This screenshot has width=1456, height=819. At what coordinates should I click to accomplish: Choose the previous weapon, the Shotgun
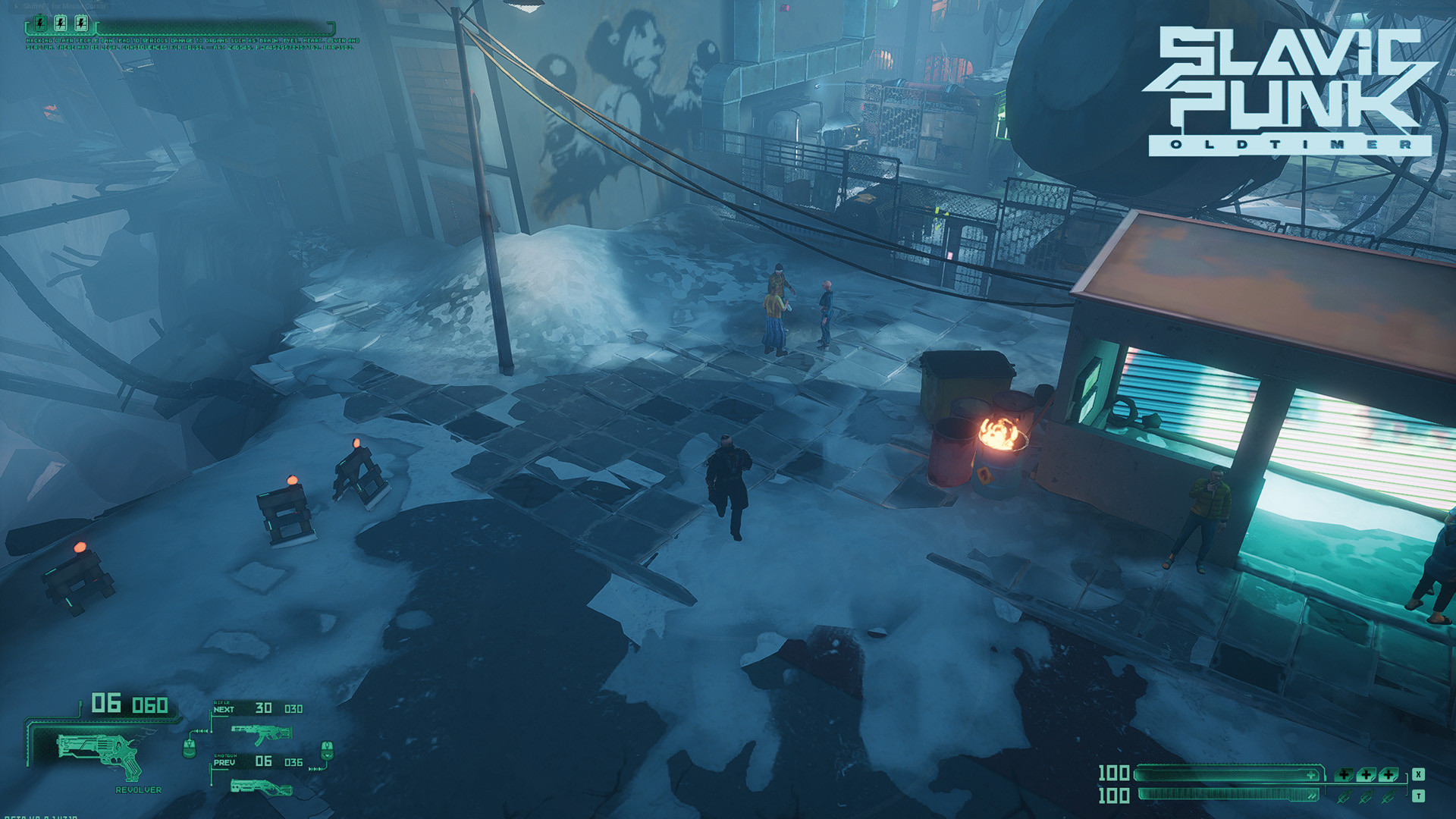[x=260, y=787]
